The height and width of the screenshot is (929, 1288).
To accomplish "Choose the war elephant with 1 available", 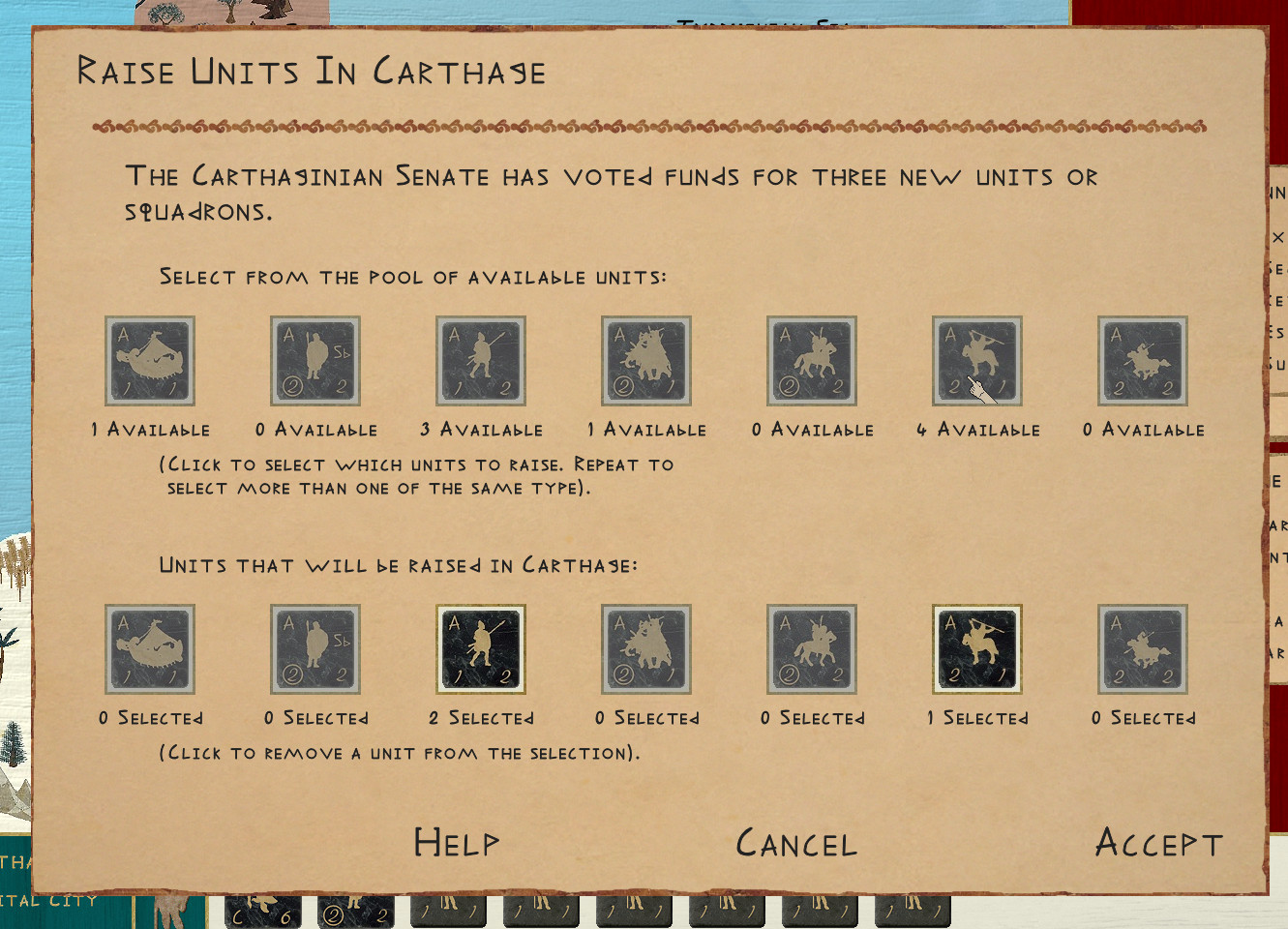I will tap(646, 361).
